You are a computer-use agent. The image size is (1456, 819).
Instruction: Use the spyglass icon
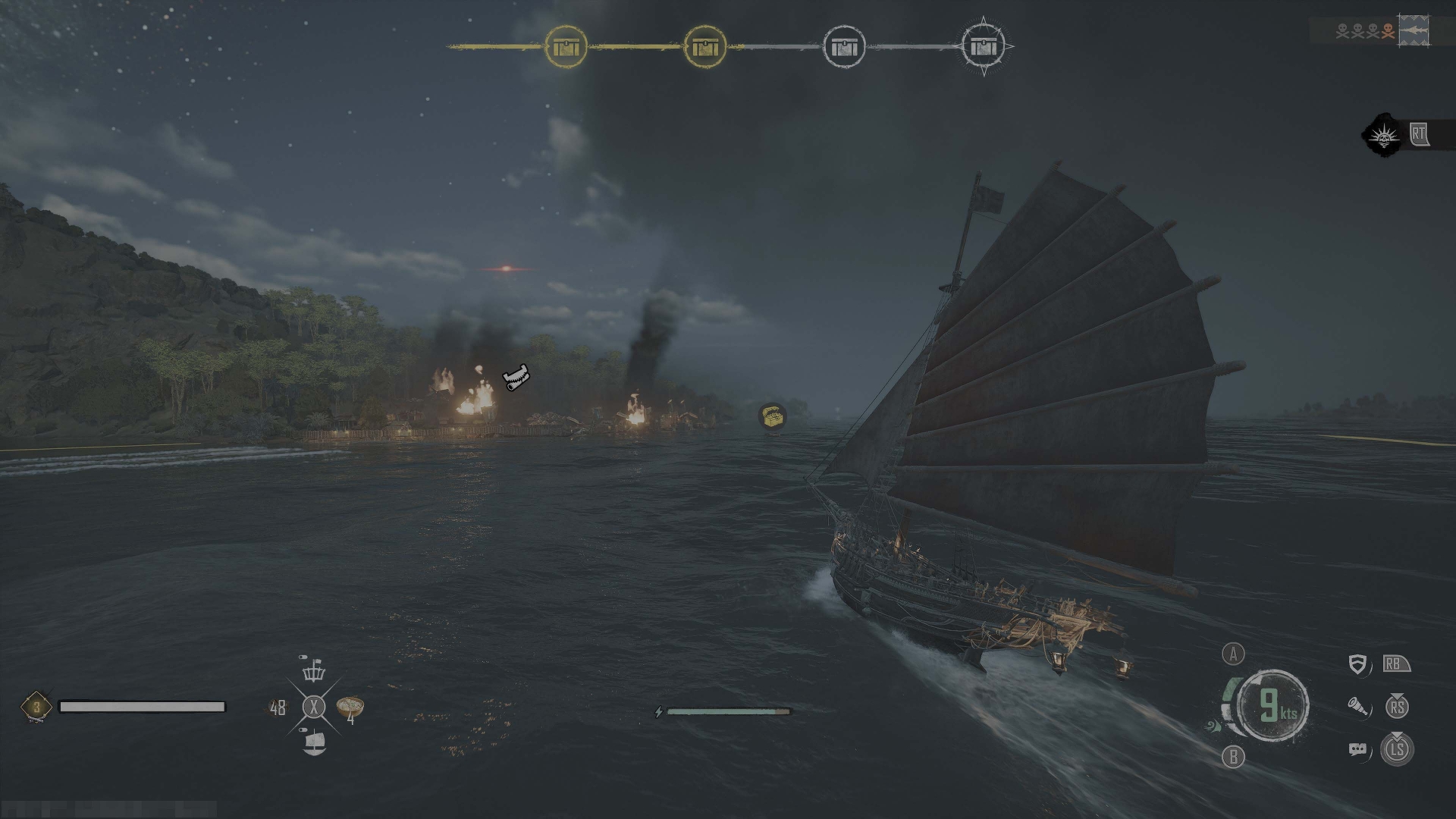(1358, 708)
